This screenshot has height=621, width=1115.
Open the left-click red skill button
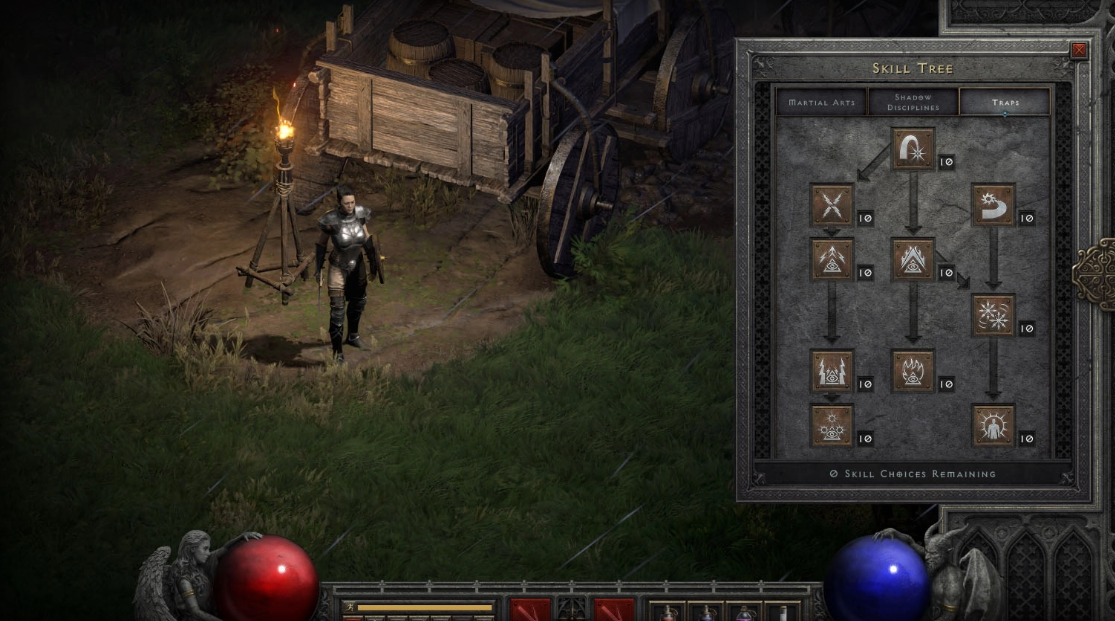tap(530, 609)
